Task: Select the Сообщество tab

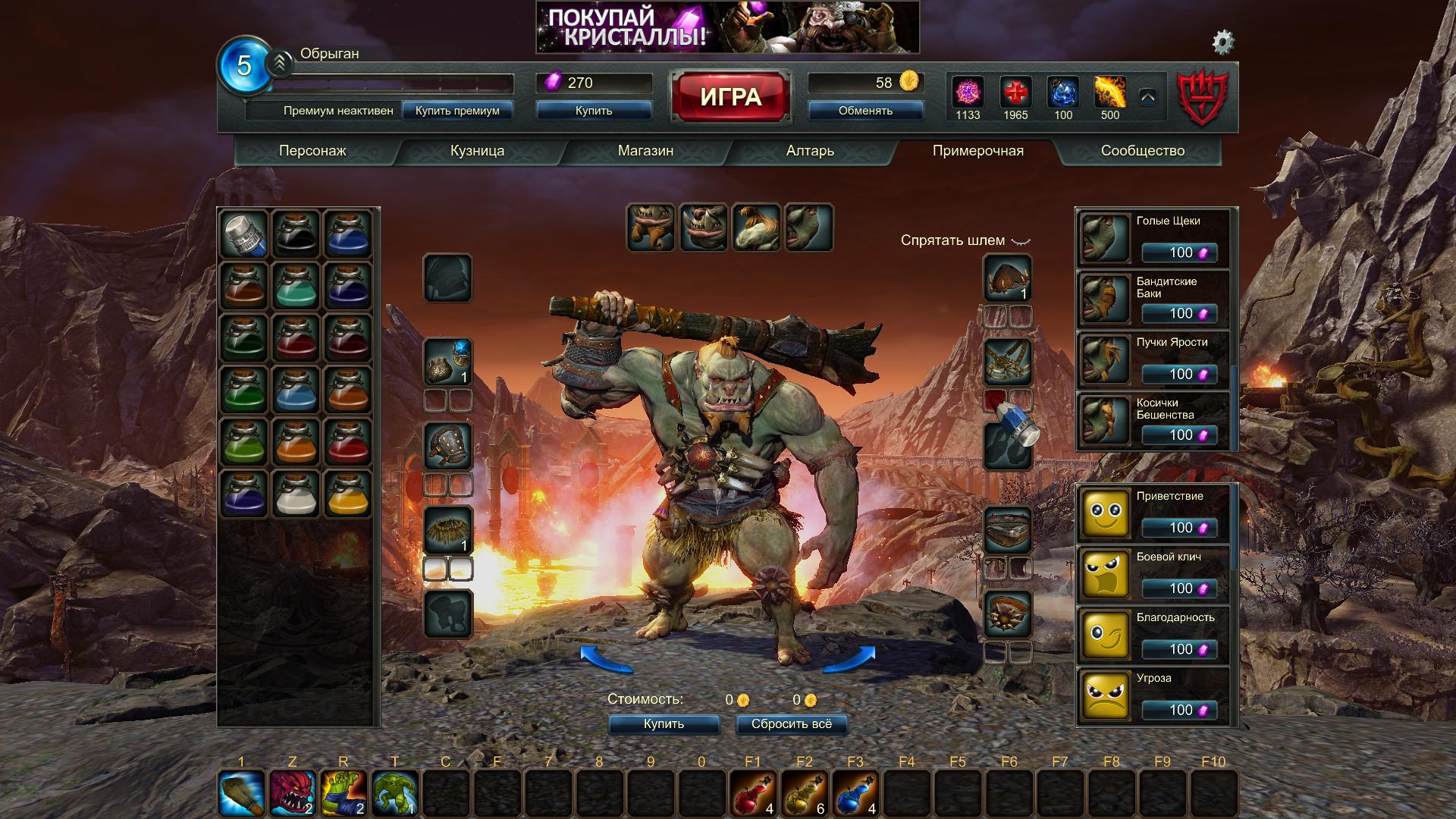Action: coord(1142,151)
